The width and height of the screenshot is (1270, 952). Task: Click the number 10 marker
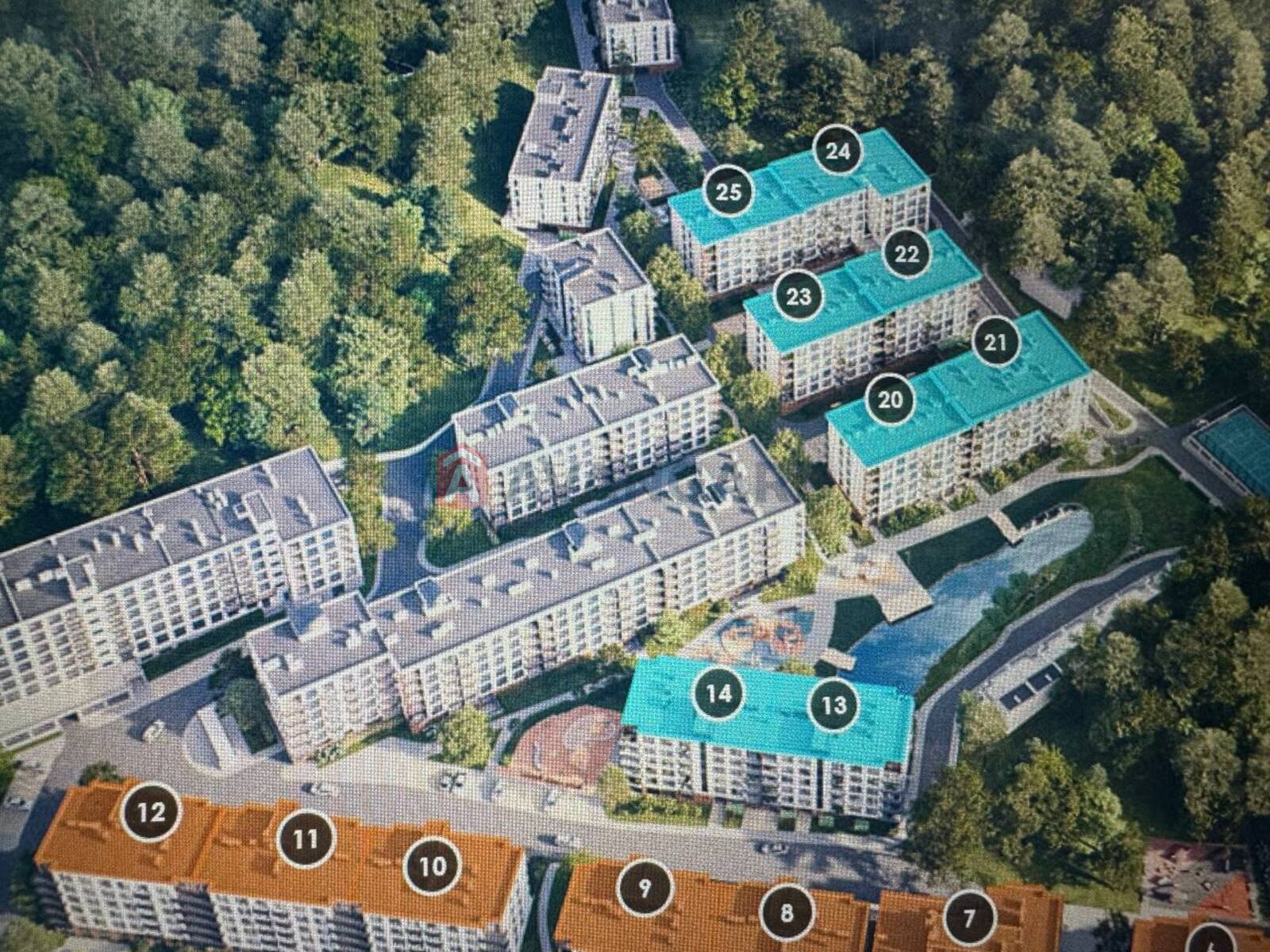pyautogui.click(x=433, y=866)
